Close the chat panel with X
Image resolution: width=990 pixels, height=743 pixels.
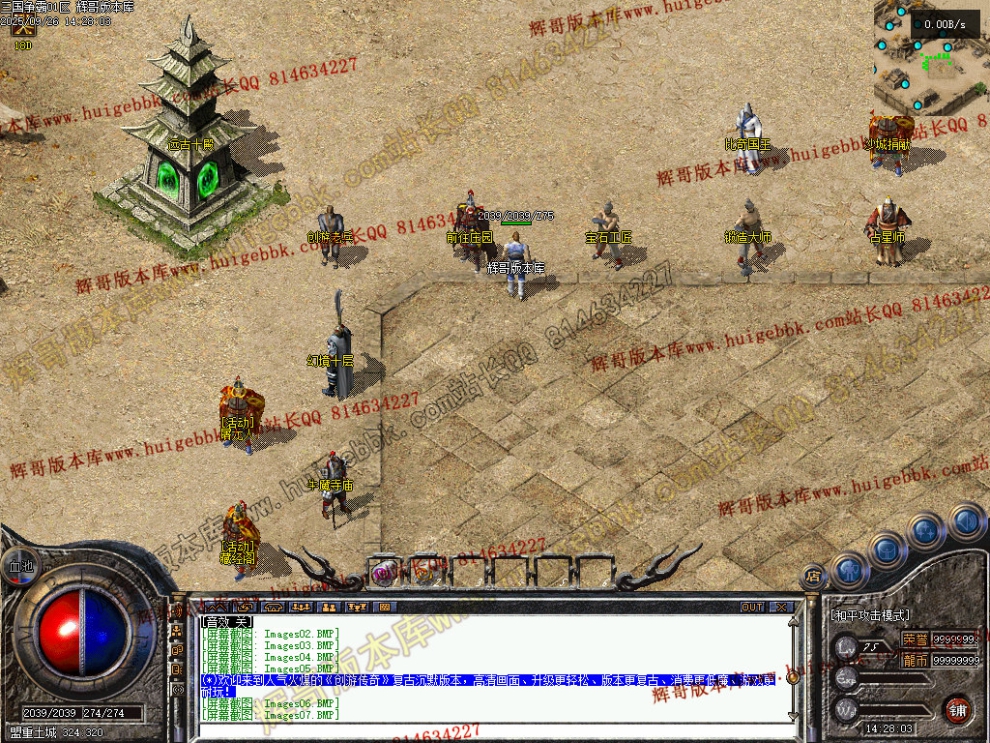pos(781,607)
